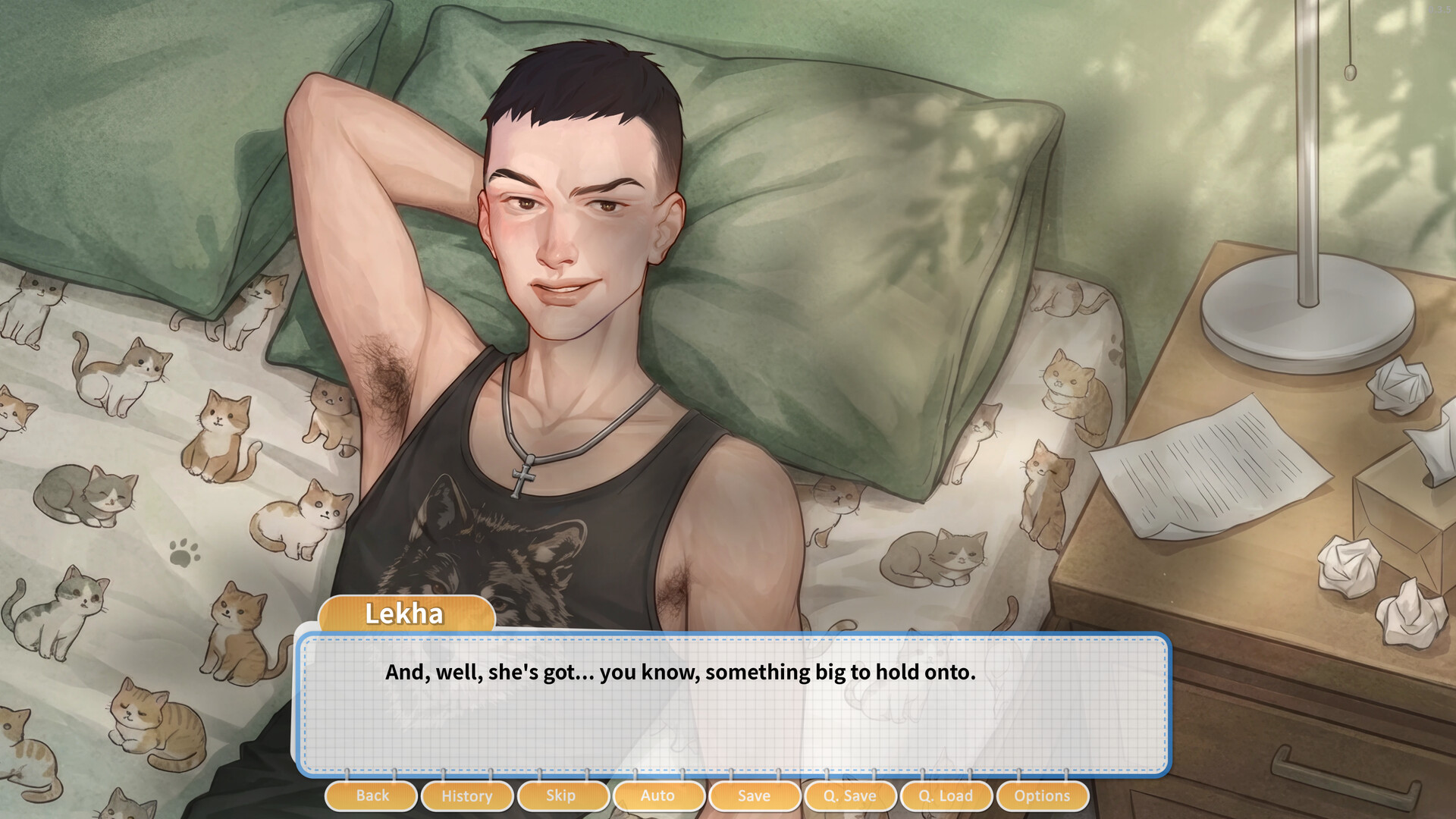The height and width of the screenshot is (819, 1456).
Task: Click the Lekha name plate
Action: pyautogui.click(x=404, y=614)
